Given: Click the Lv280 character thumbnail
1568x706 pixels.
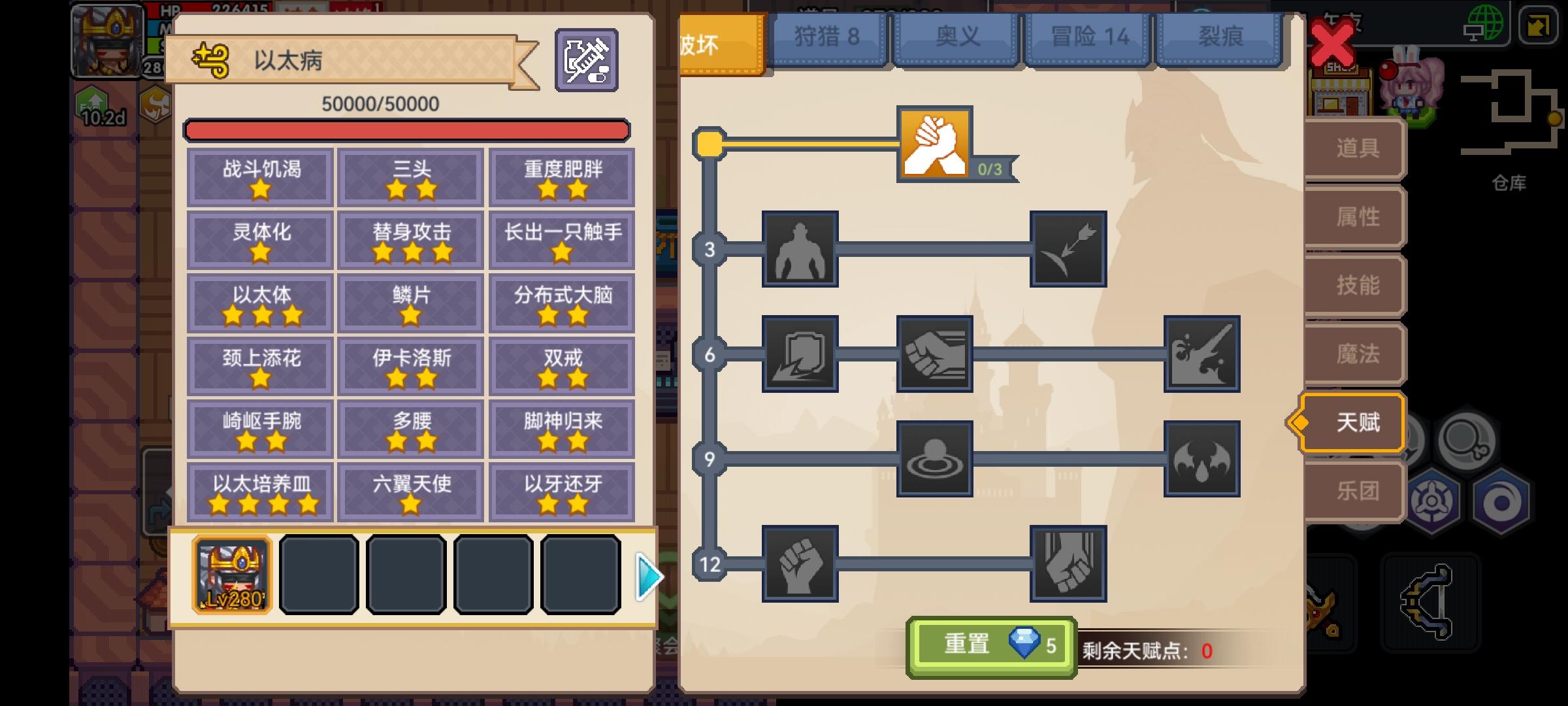Looking at the screenshot, I should (232, 575).
